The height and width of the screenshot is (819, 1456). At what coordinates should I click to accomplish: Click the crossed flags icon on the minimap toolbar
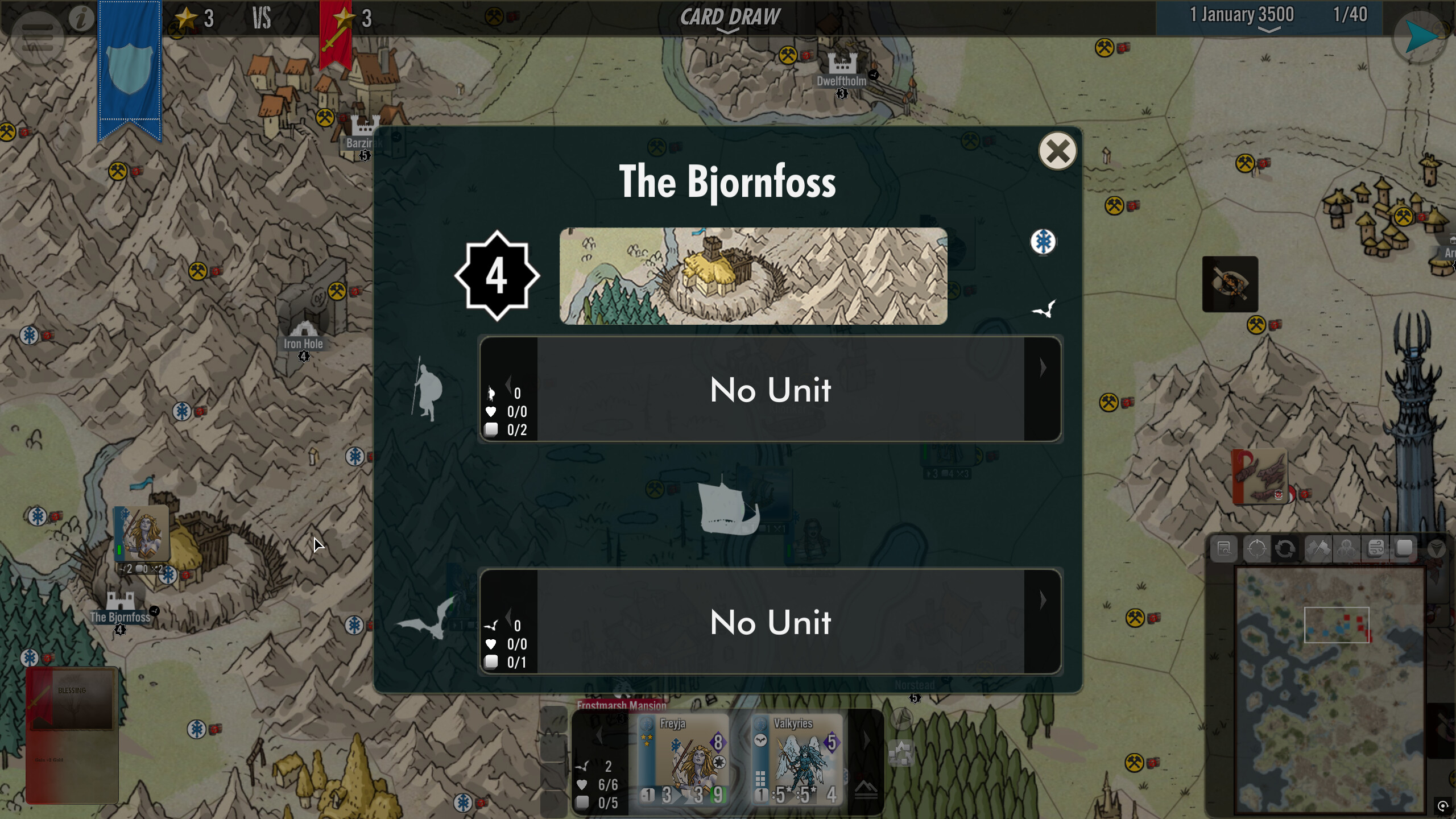coord(1318,549)
